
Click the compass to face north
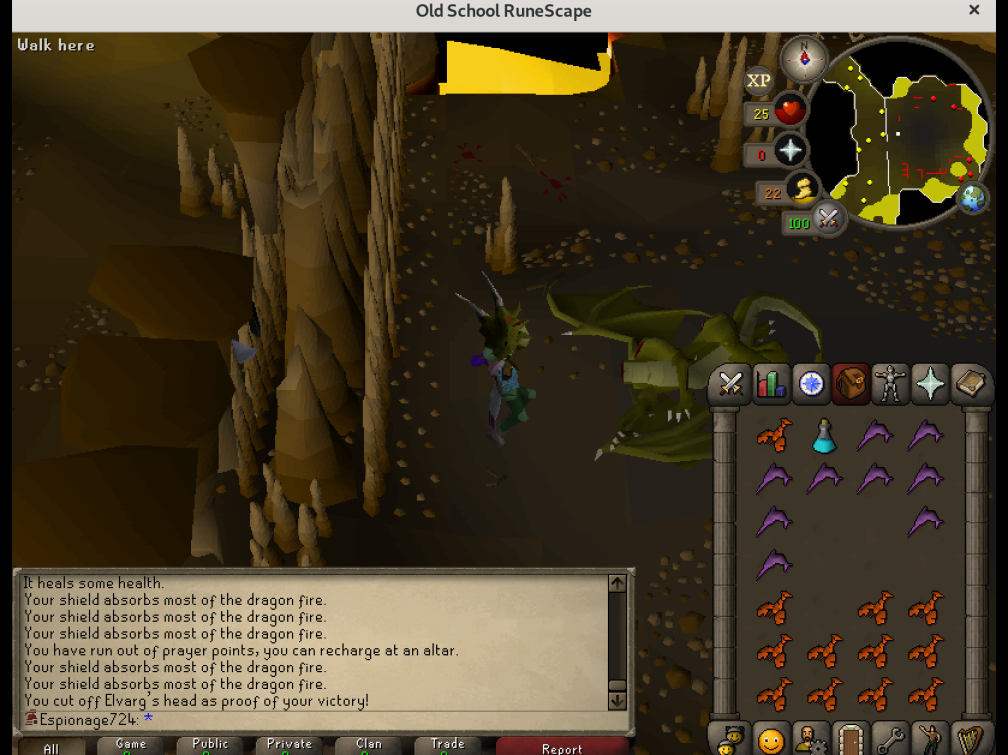804,59
